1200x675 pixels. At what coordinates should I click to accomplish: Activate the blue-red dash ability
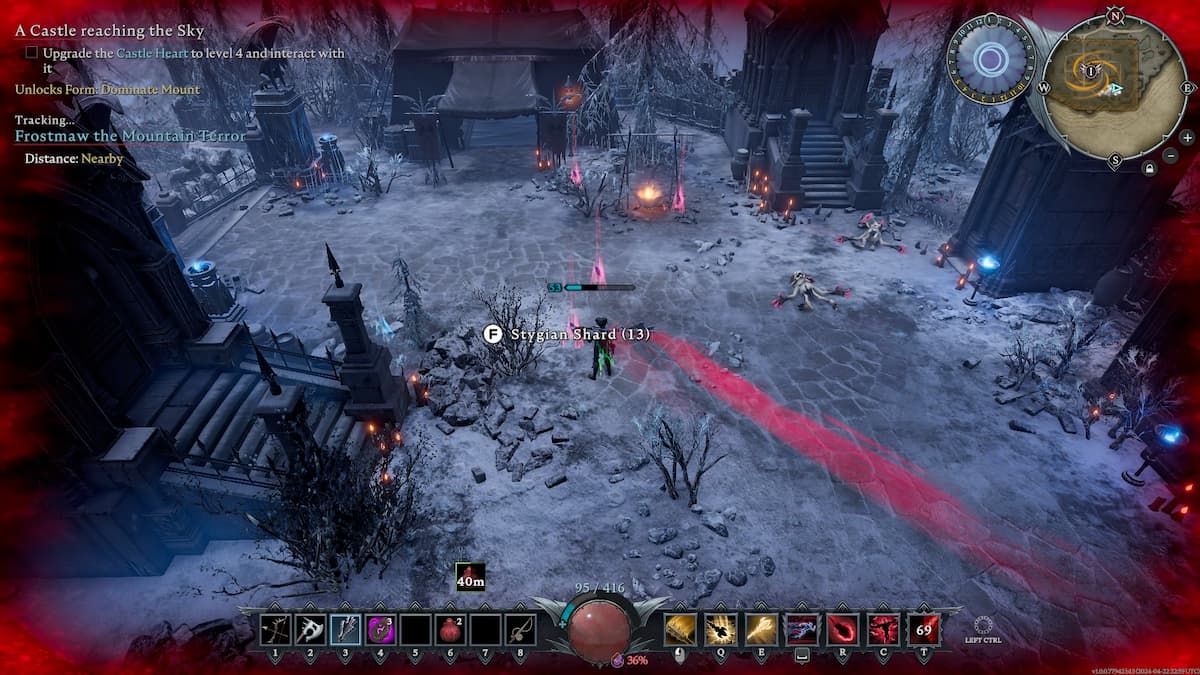click(801, 629)
